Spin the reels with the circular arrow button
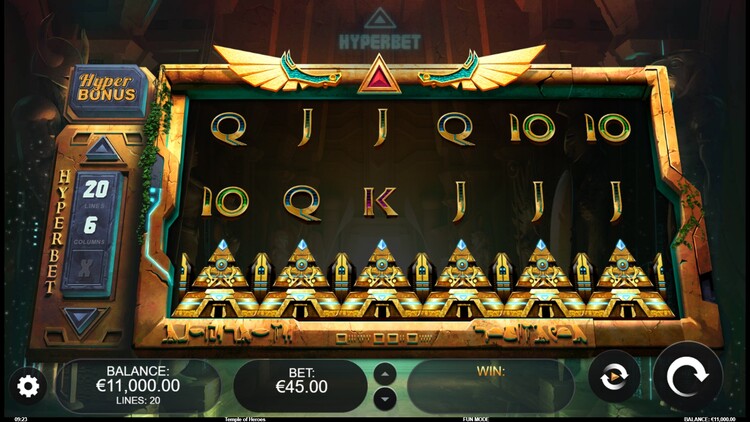This screenshot has height=422, width=750. 688,378
